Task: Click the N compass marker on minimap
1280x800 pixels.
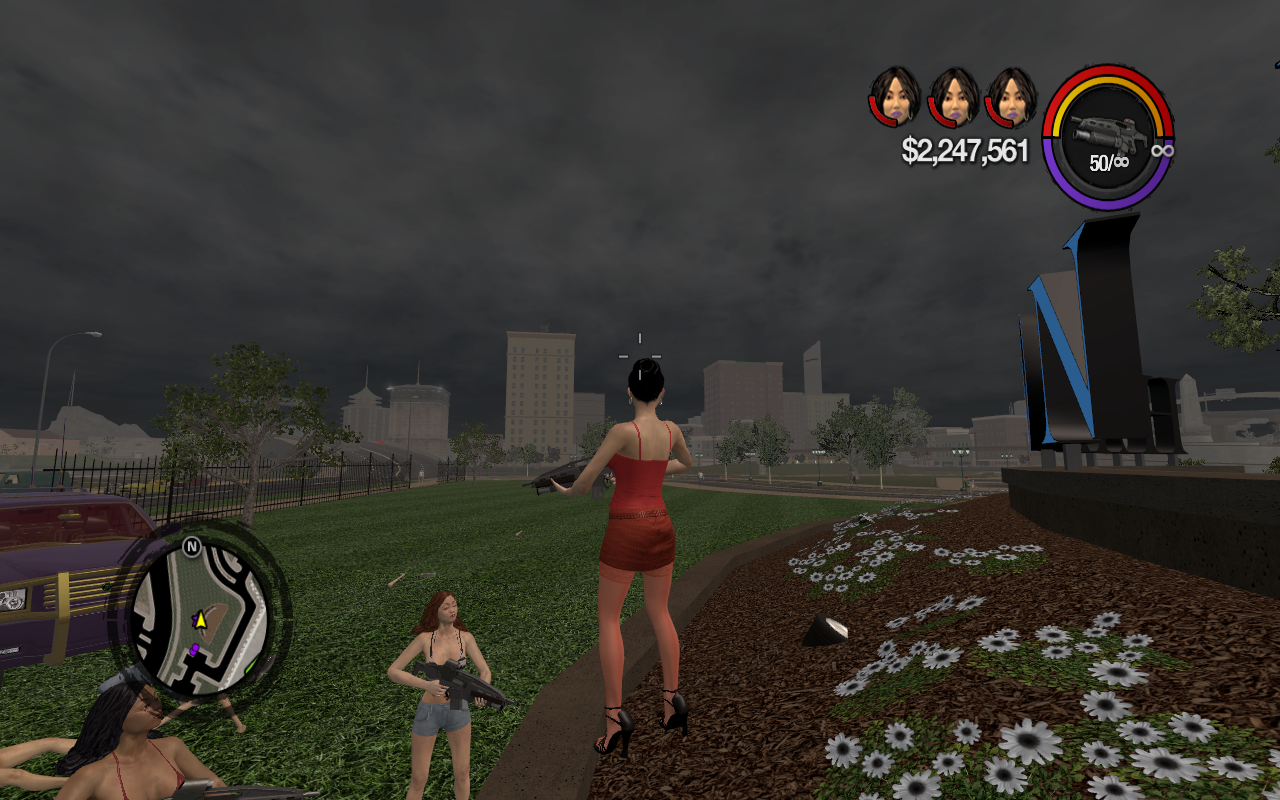Action: coord(192,546)
